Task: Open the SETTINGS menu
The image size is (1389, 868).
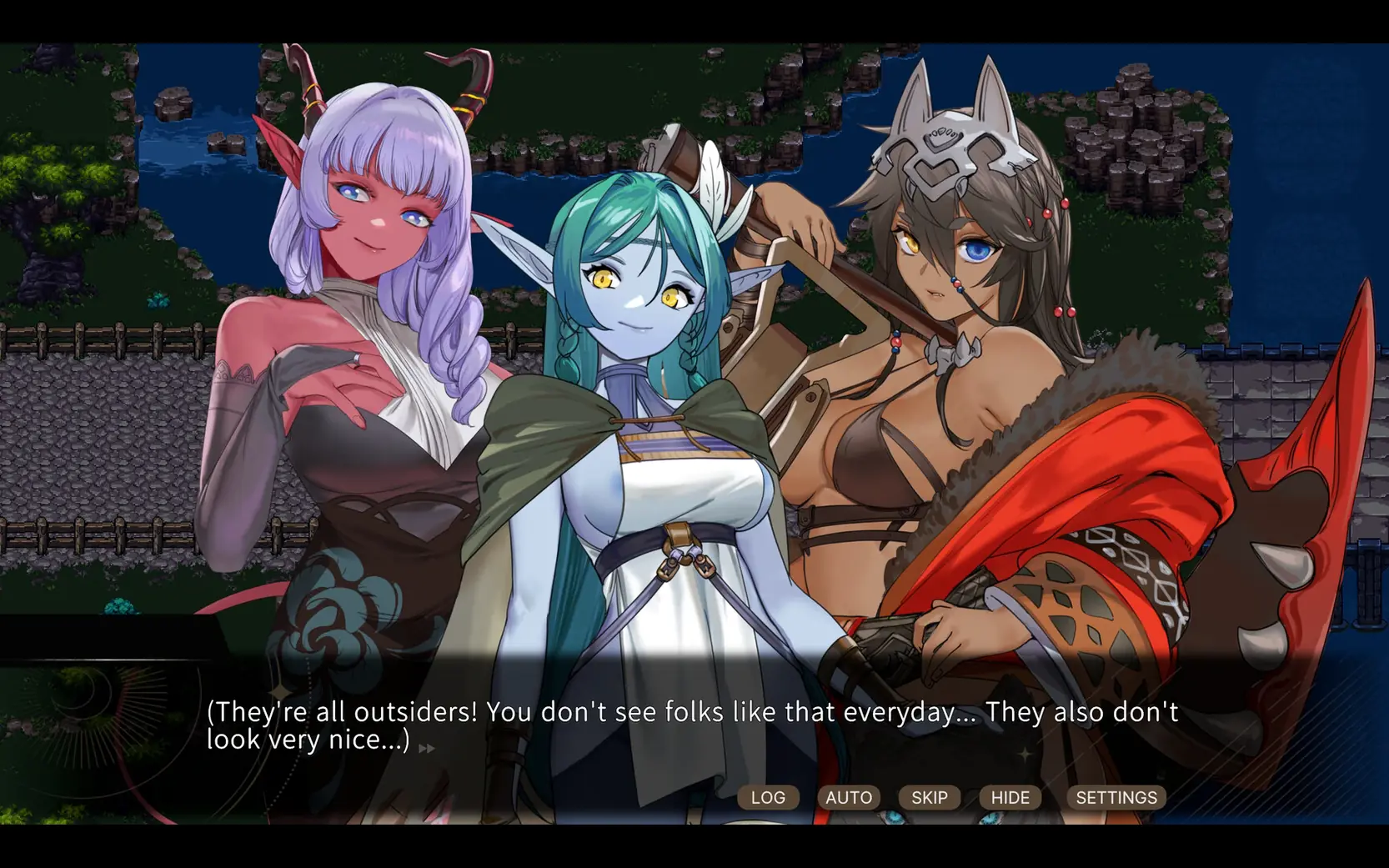Action: (x=1116, y=797)
